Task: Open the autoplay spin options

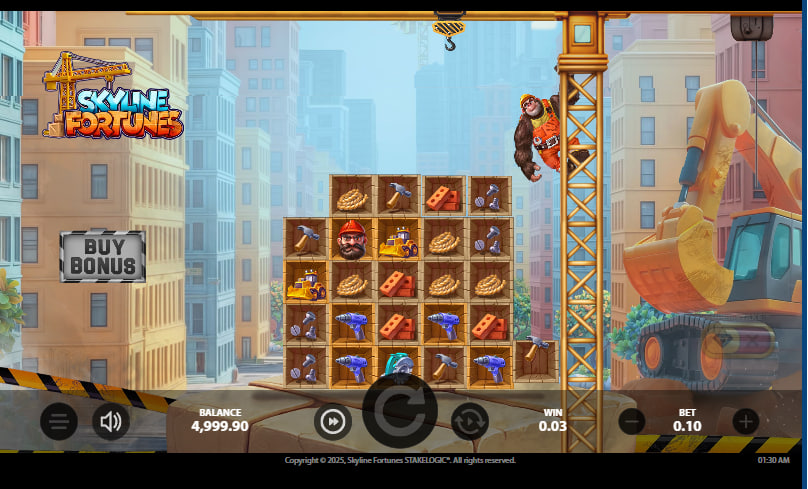Action: [469, 422]
